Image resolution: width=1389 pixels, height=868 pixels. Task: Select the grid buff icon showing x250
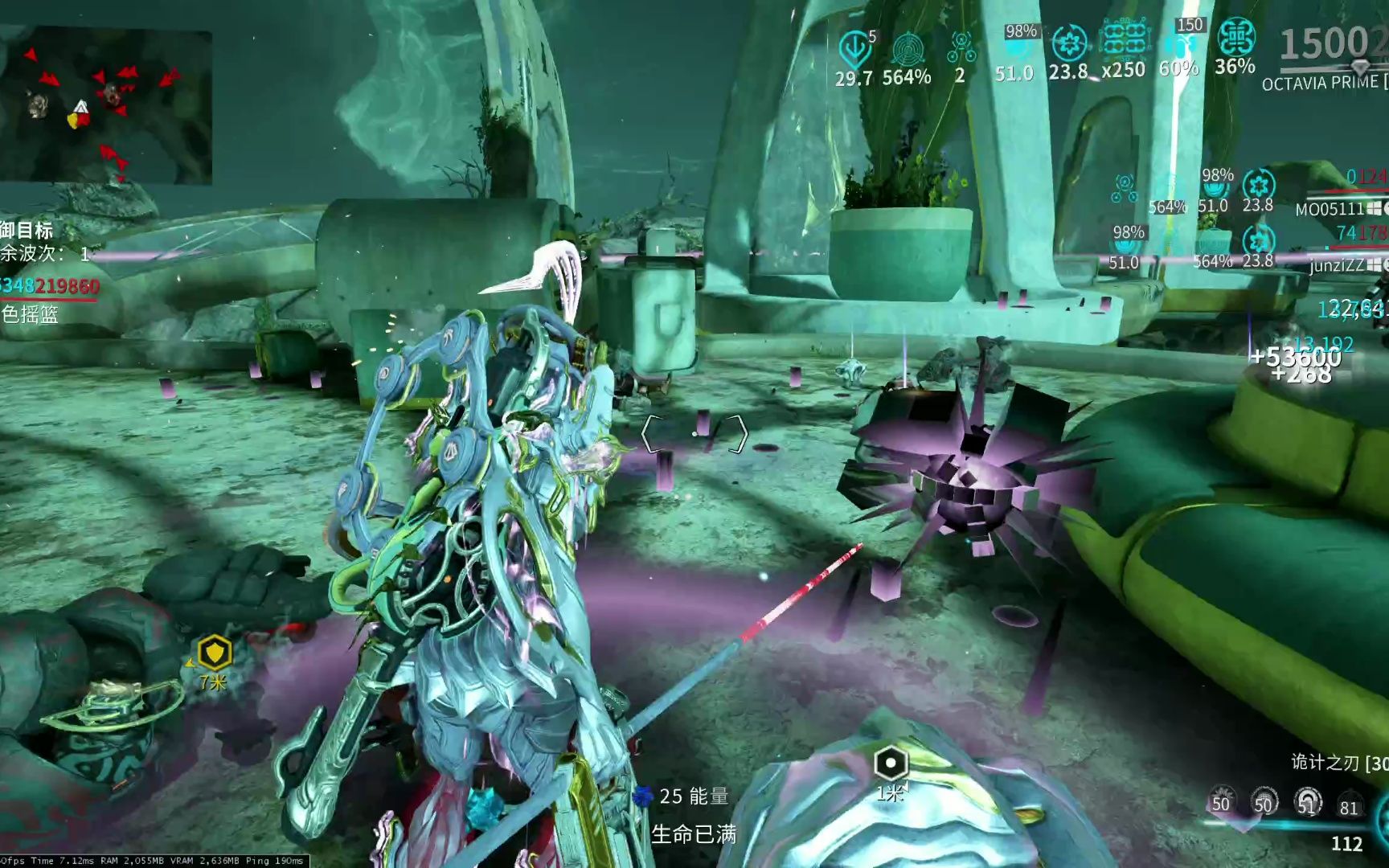pos(1125,40)
